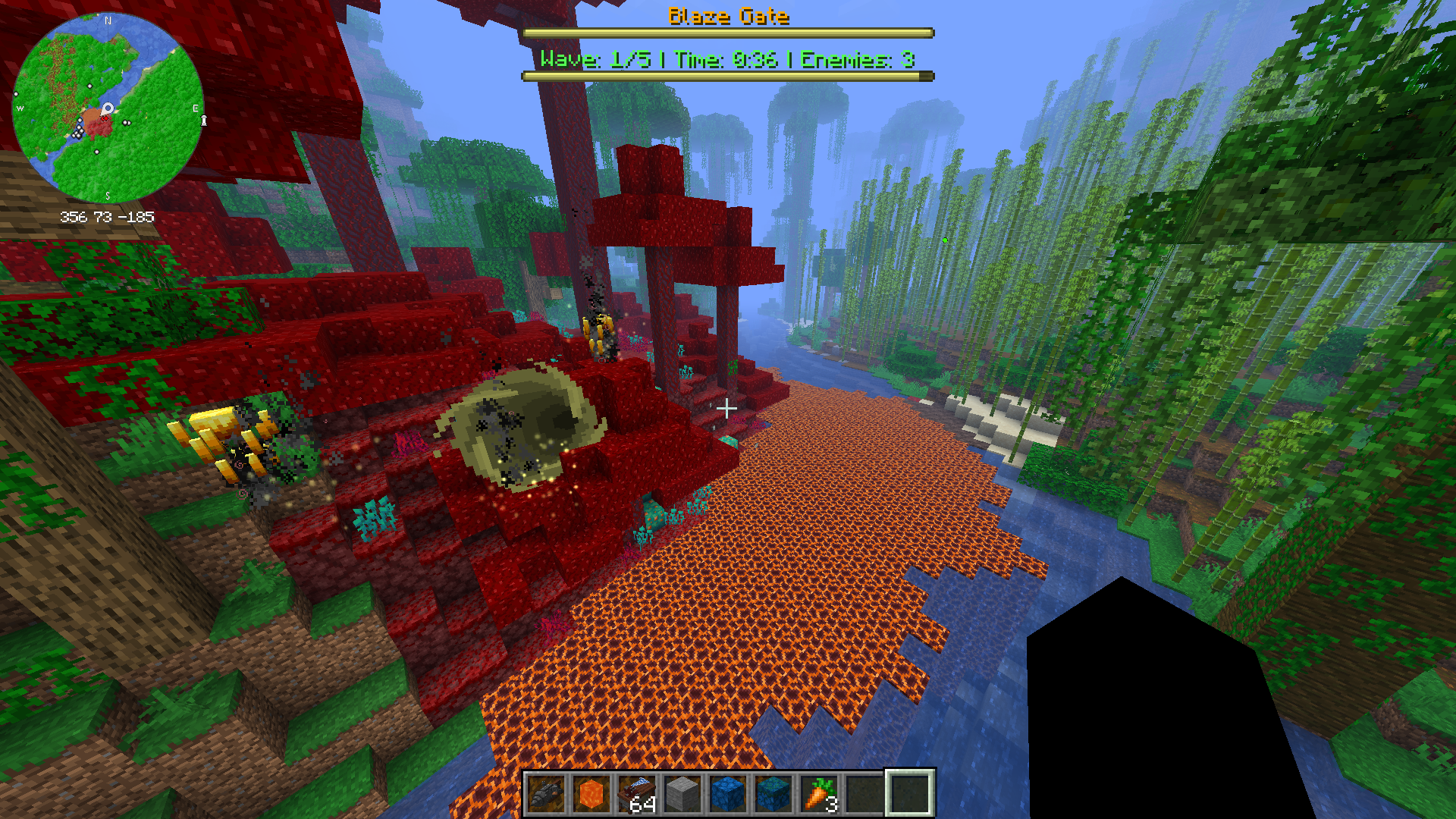Screen dimensions: 1456x819
Task: Click the white waypoint marker east on minimap
Action: tap(126, 122)
